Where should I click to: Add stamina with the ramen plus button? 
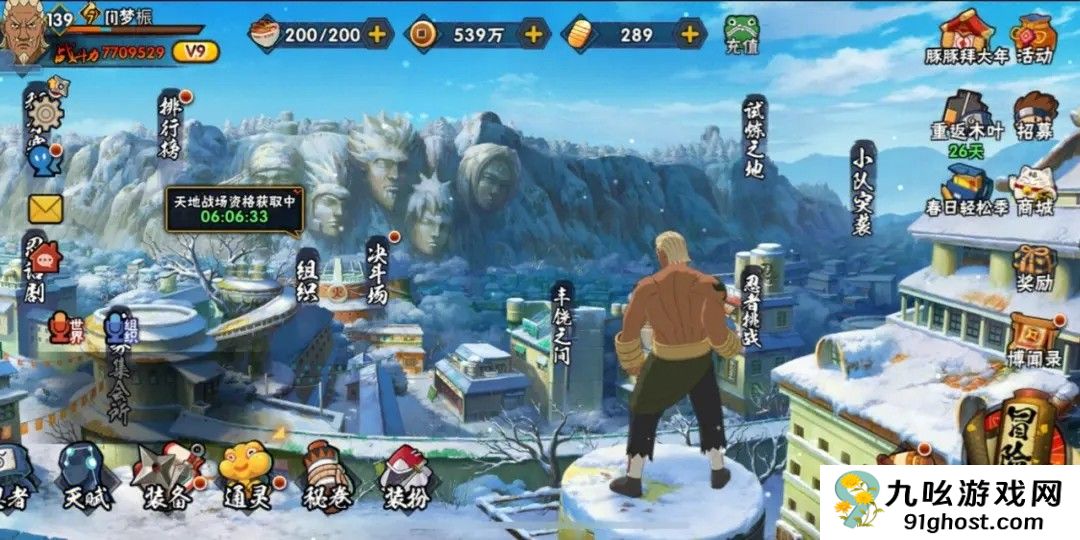[377, 34]
